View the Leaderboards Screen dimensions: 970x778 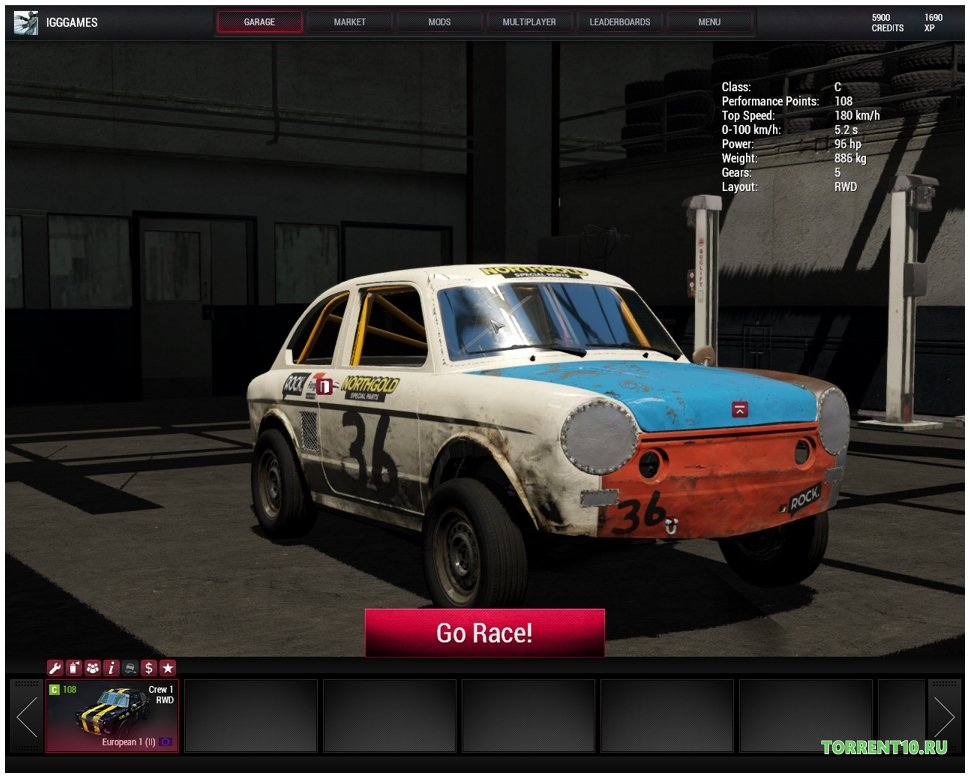coord(619,22)
